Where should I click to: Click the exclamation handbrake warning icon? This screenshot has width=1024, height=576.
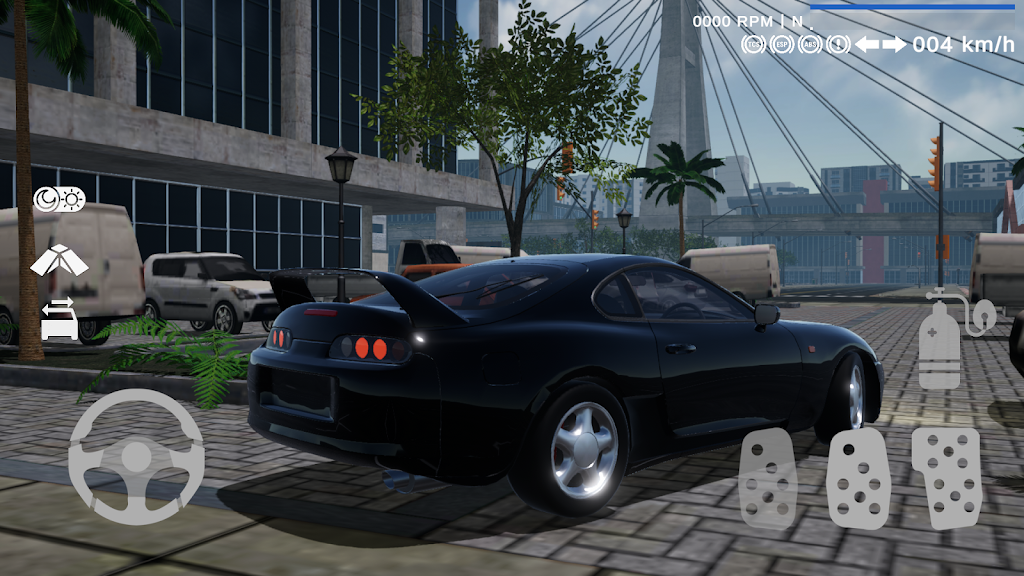[x=838, y=44]
